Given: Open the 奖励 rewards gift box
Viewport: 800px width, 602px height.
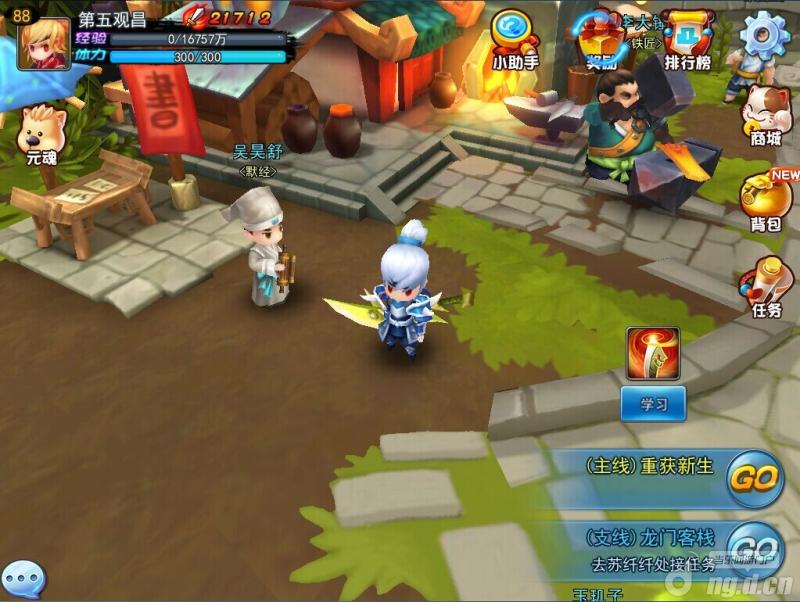Looking at the screenshot, I should pyautogui.click(x=600, y=42).
